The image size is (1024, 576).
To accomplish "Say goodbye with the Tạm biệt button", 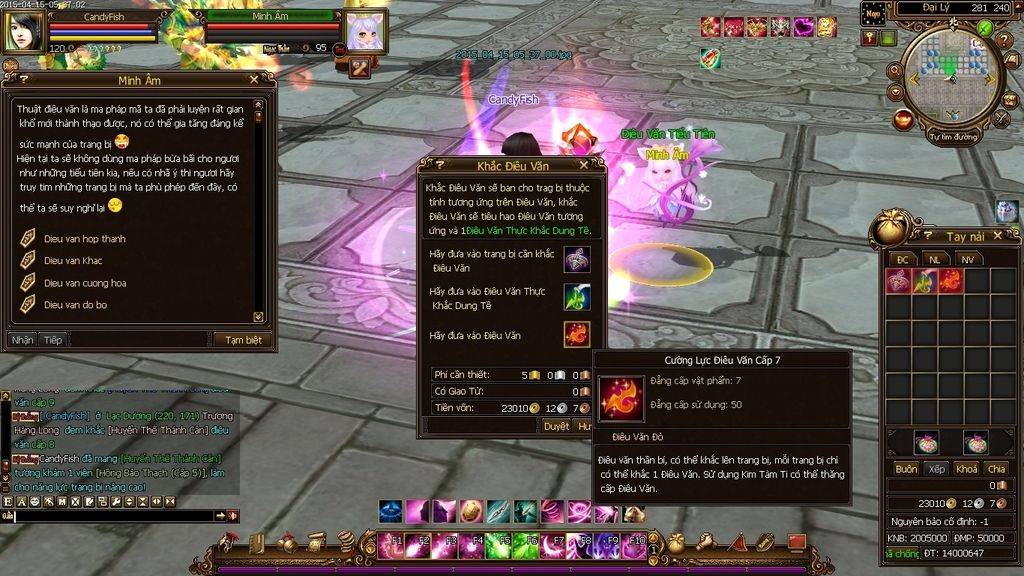I will click(243, 340).
